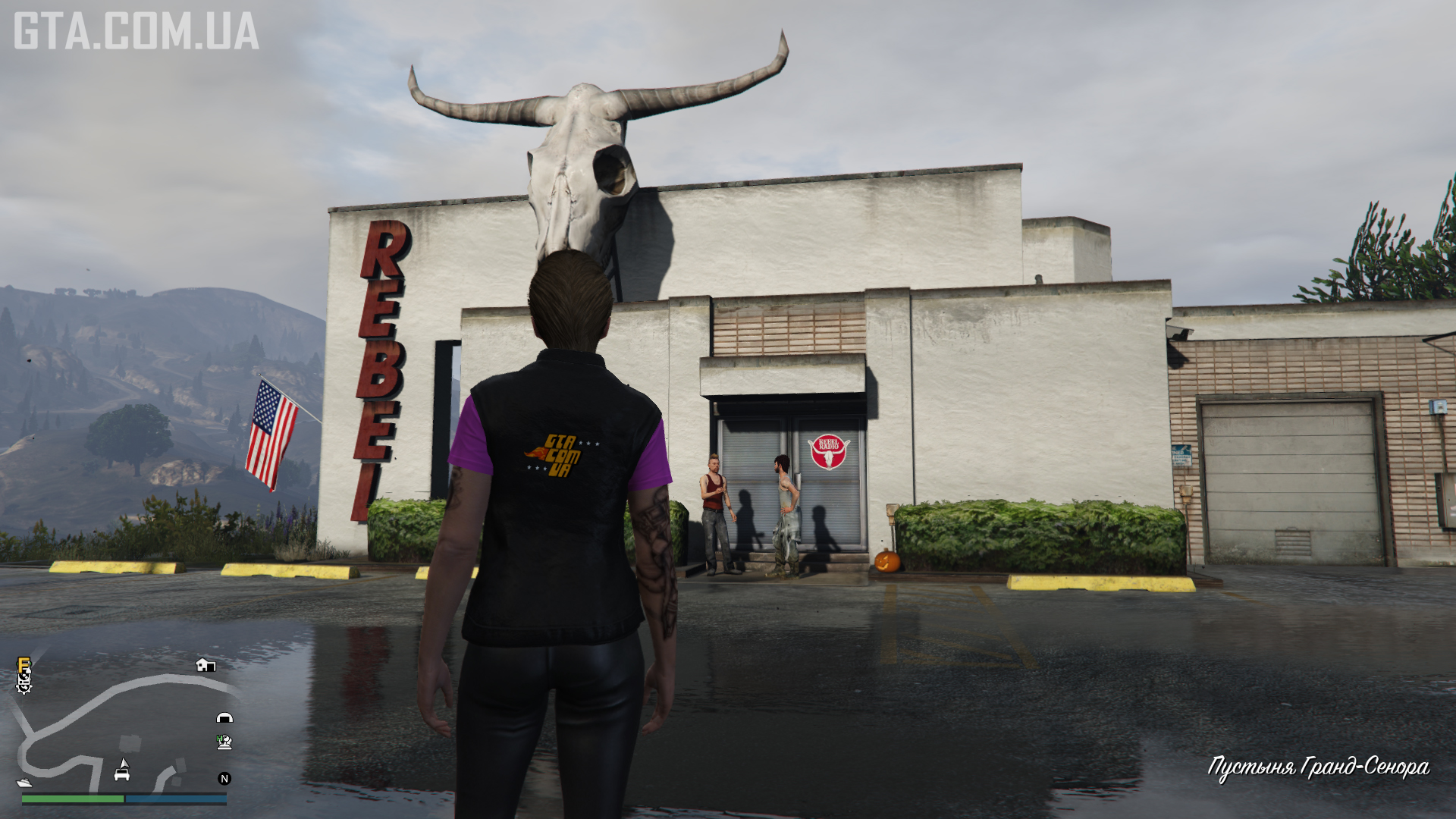Click the white car blip on minimap
The image size is (1456, 819).
pyautogui.click(x=122, y=775)
